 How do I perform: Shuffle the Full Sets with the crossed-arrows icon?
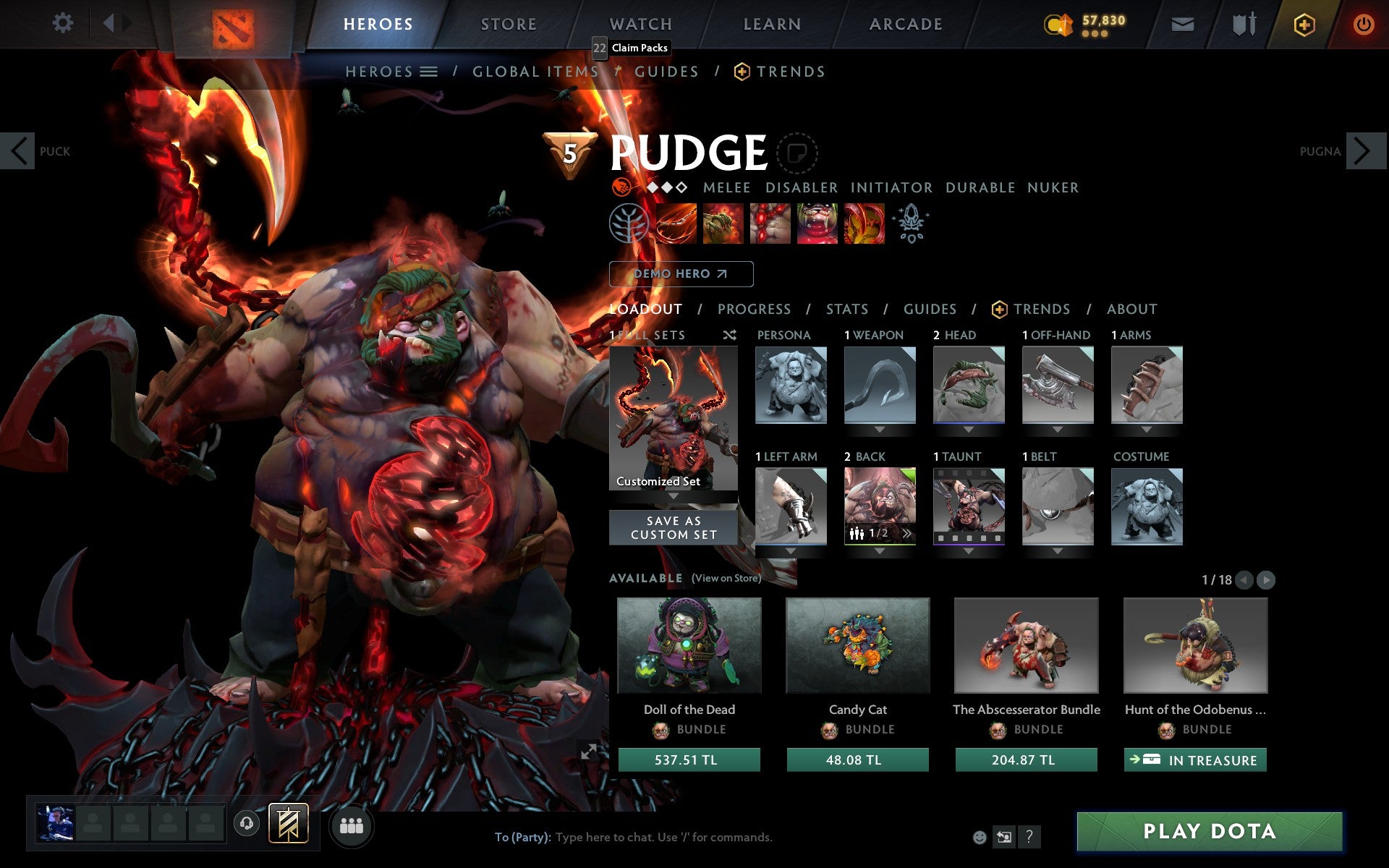(729, 336)
